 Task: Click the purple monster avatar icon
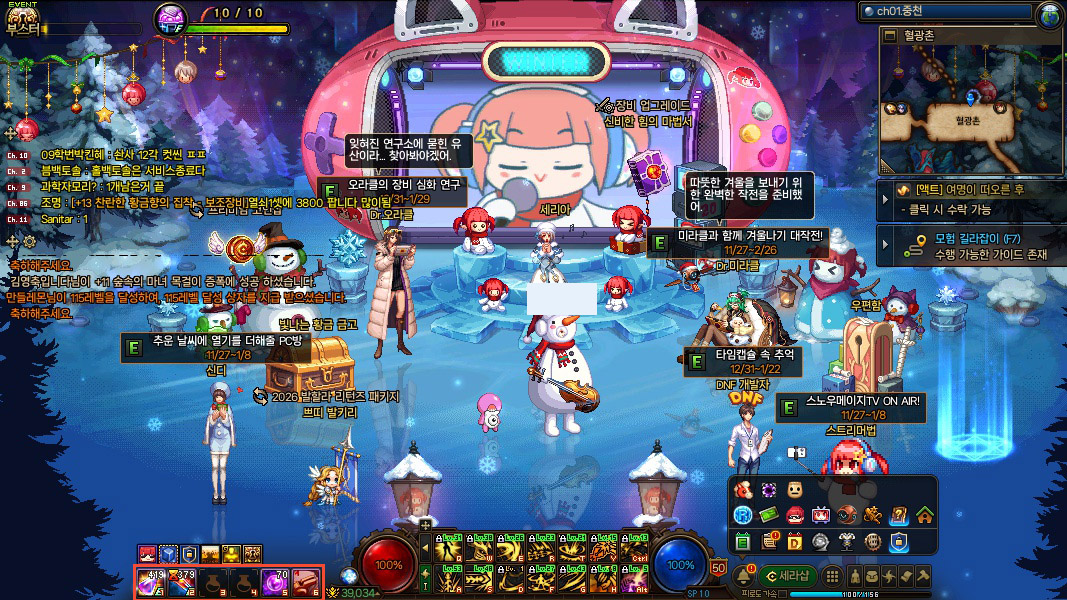171,17
